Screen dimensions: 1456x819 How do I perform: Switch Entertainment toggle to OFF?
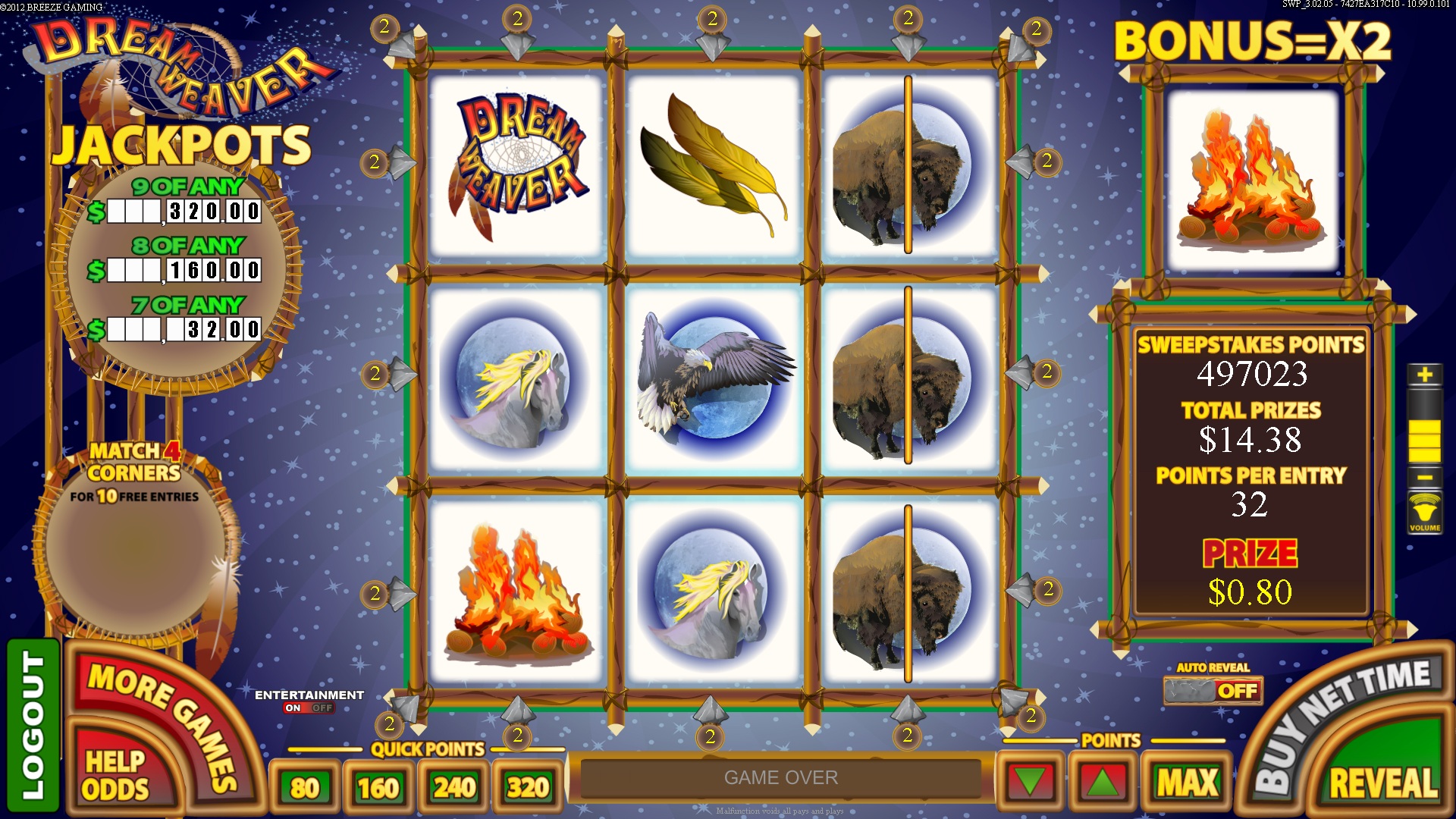[x=321, y=708]
